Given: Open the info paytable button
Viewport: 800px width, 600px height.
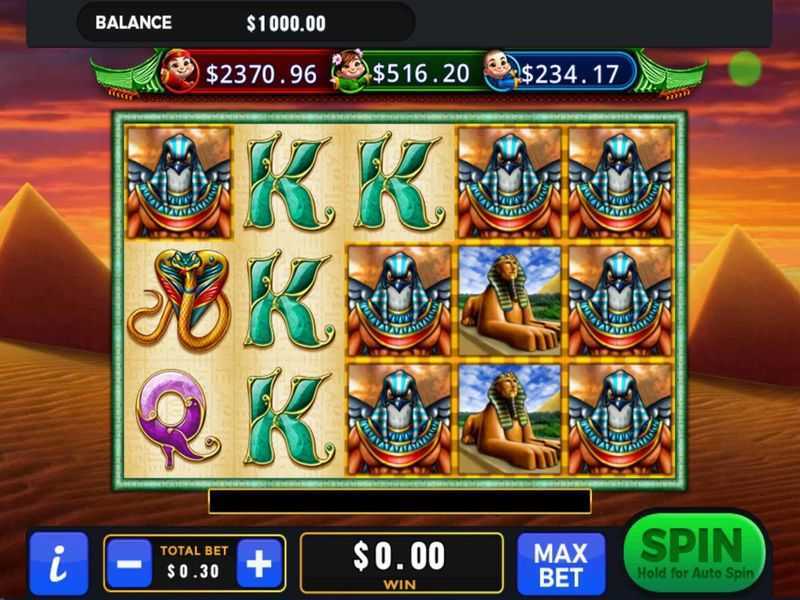Looking at the screenshot, I should pos(58,564).
